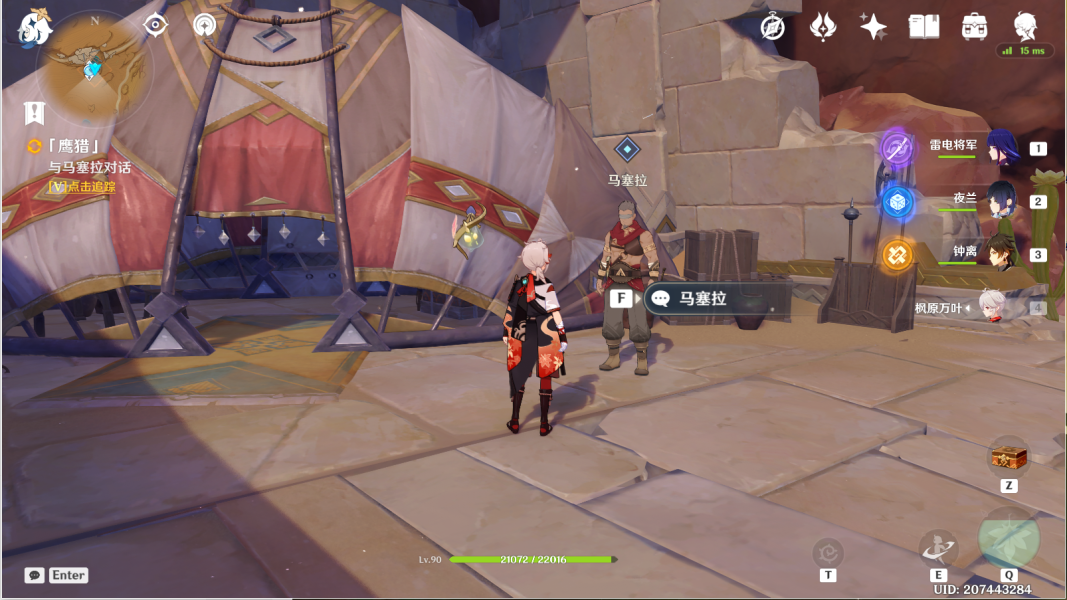The width and height of the screenshot is (1067, 600).
Task: Open the events compass icon
Action: [x=772, y=27]
